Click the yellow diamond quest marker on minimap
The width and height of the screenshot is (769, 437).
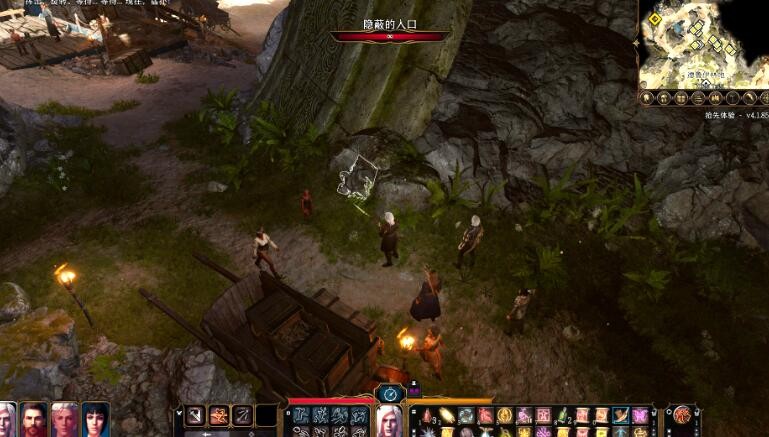[655, 18]
